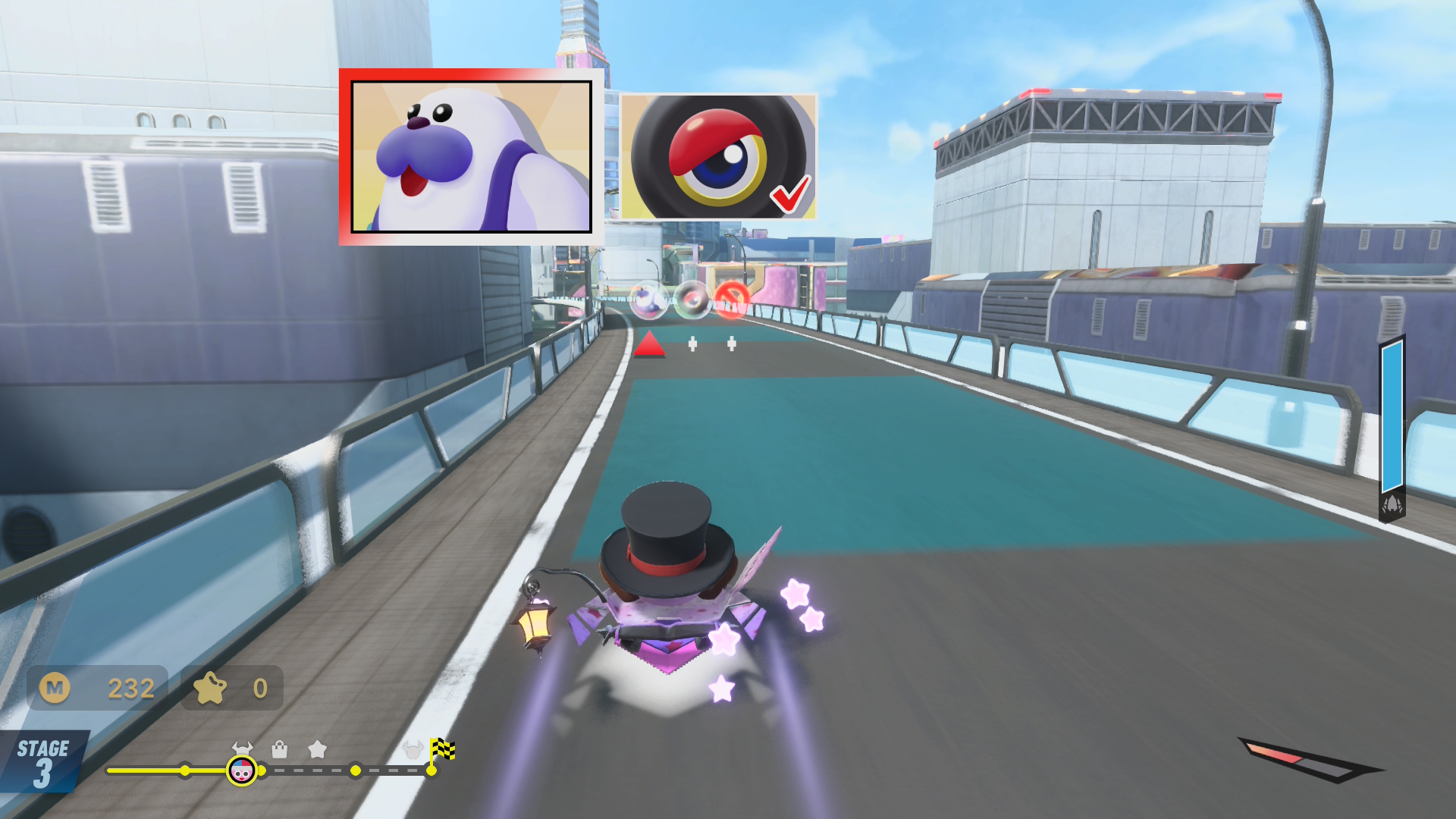The image size is (1456, 819).
Task: Select the star marker on the stage track
Action: 317,750
